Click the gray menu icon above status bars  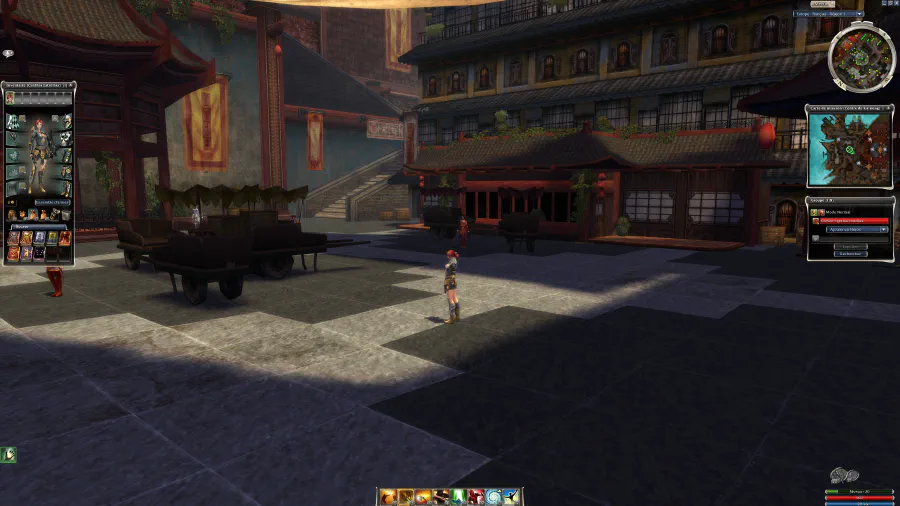845,476
